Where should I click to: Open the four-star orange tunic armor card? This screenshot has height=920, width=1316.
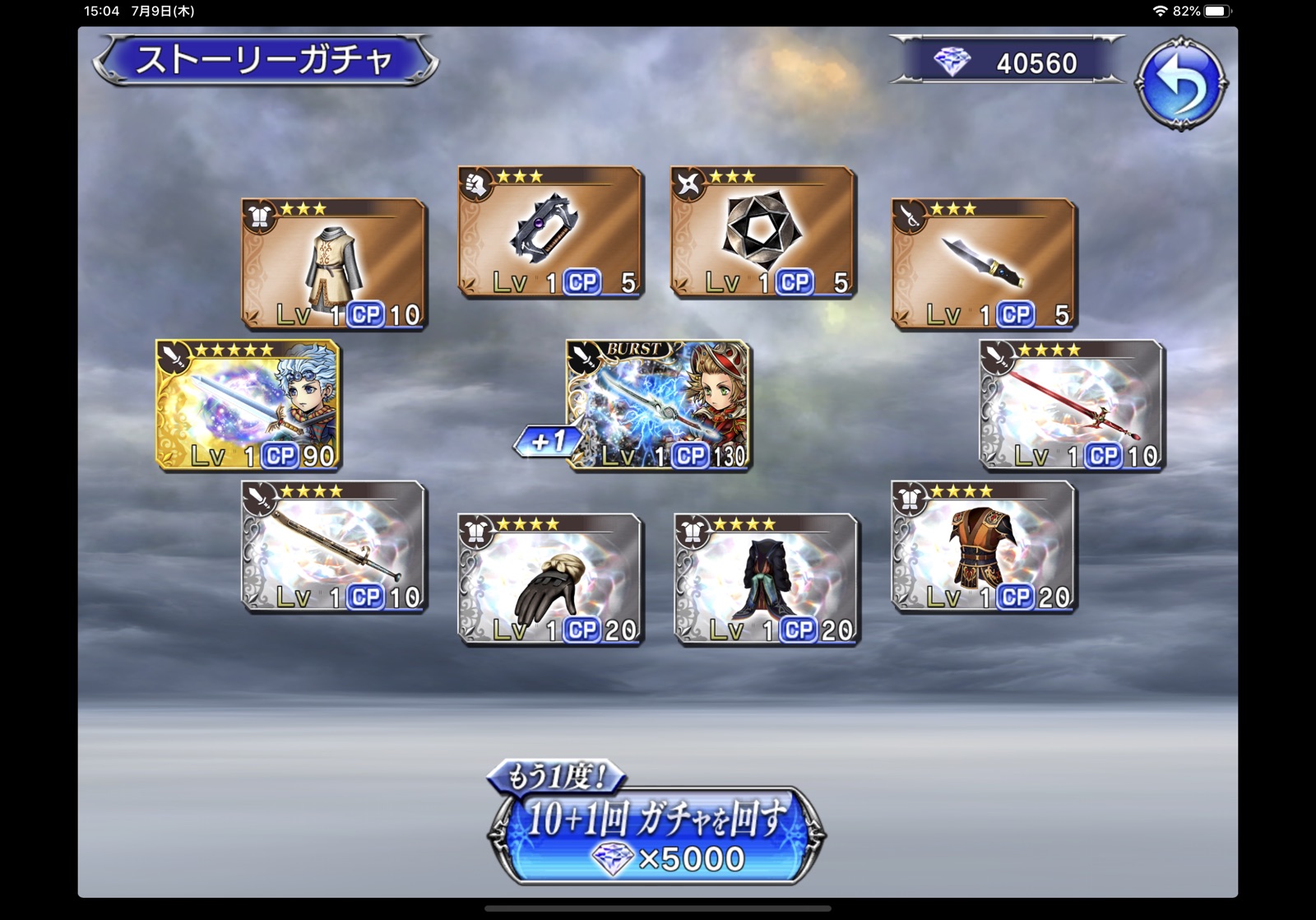pos(984,546)
